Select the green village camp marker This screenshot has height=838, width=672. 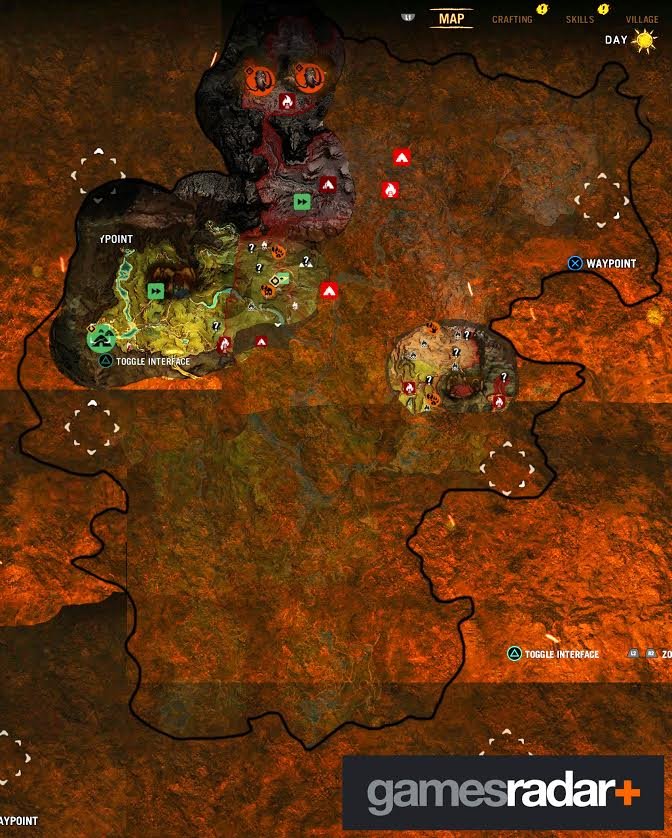[99, 339]
